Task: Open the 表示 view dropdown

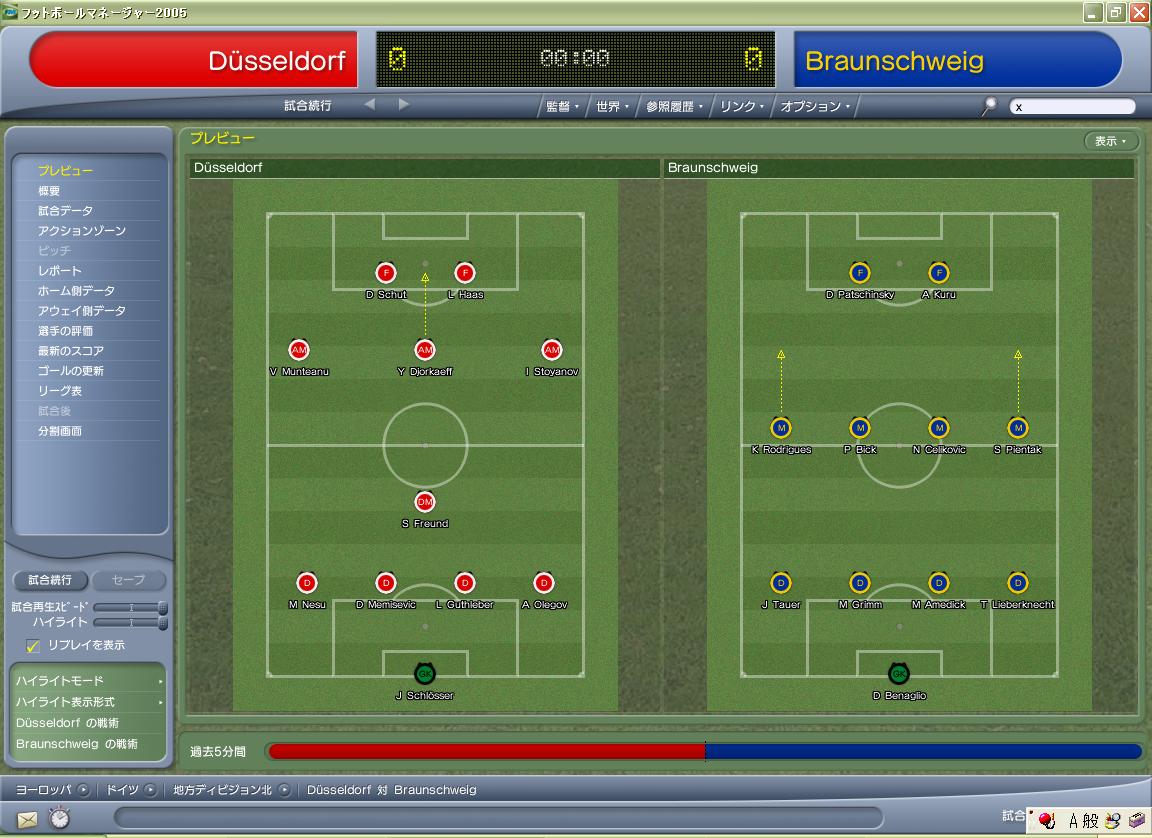Action: click(1111, 141)
